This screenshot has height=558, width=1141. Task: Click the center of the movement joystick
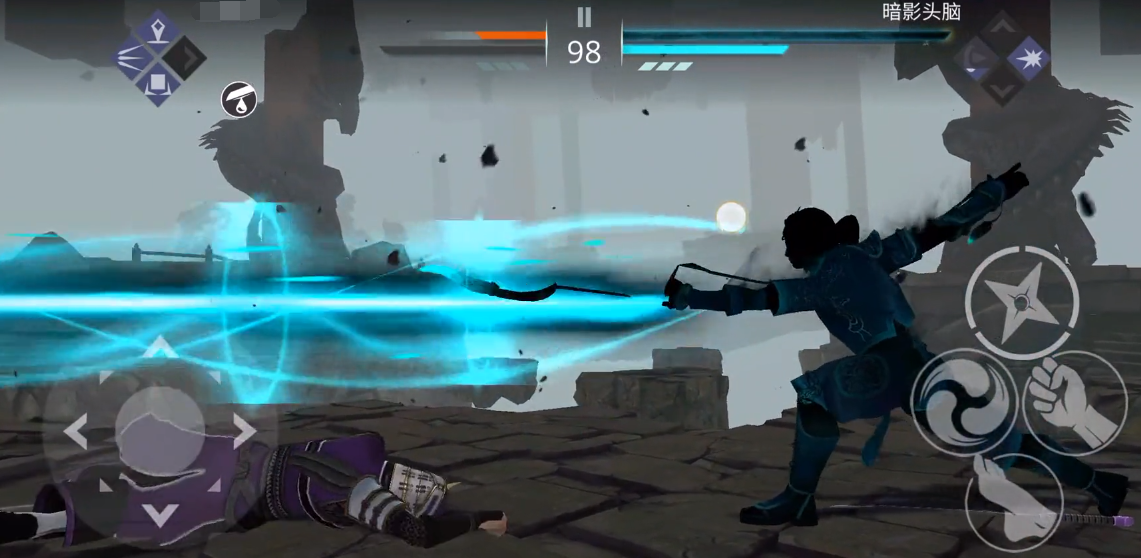[159, 431]
